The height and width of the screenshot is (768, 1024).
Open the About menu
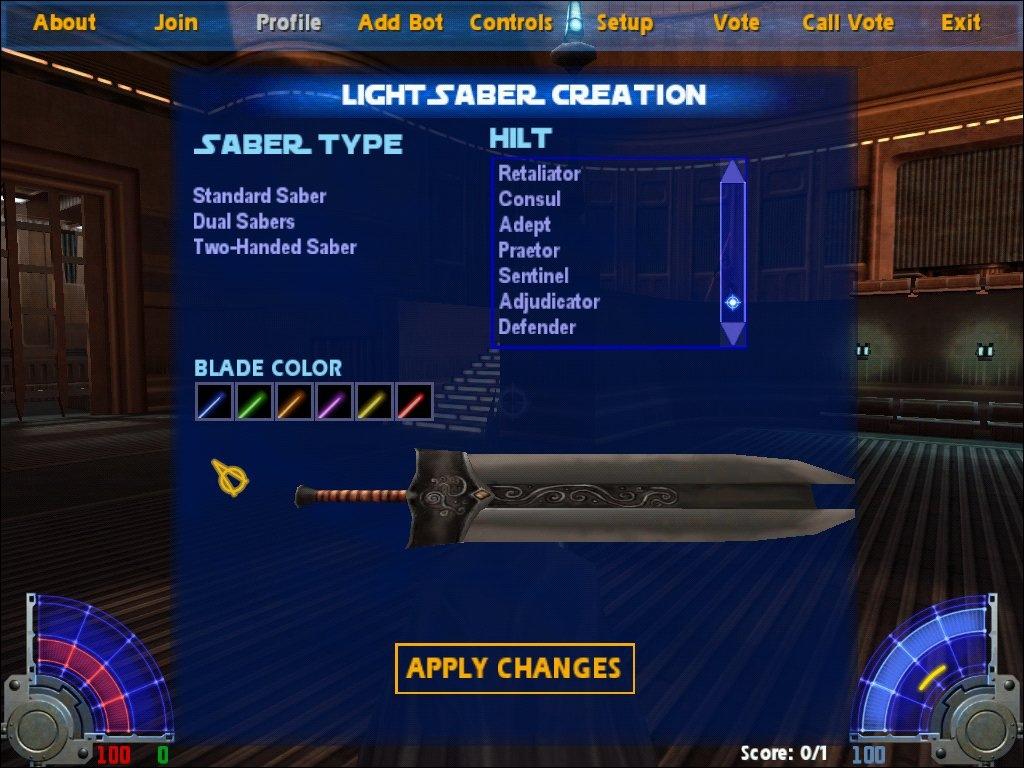tap(64, 22)
